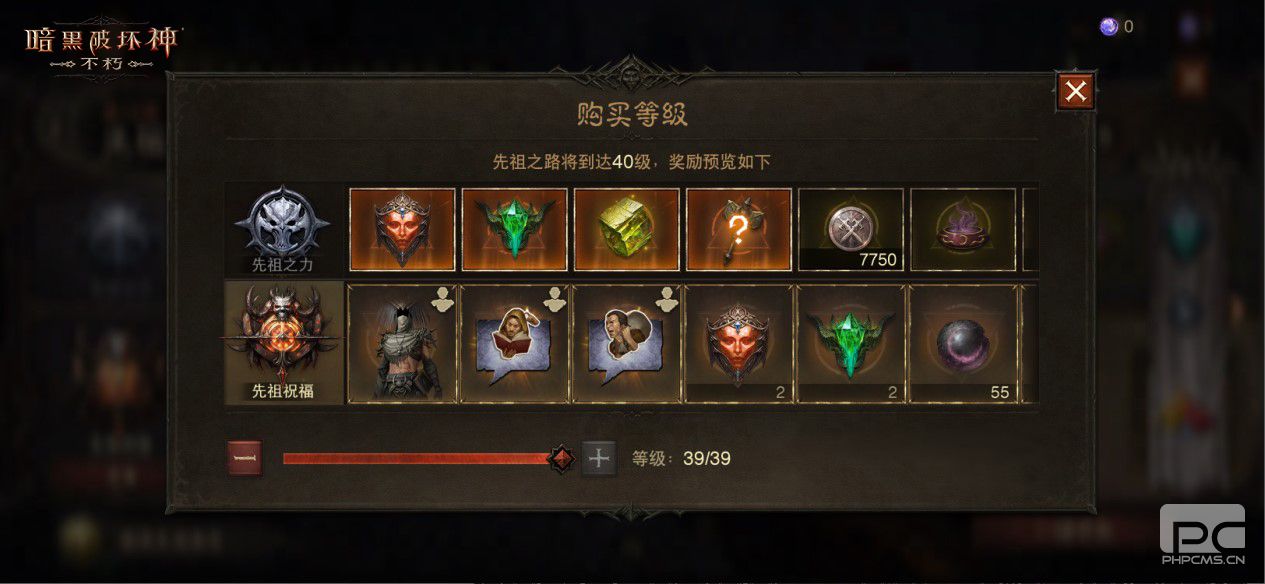The width and height of the screenshot is (1265, 584).
Task: Select the armored character cosmetic reward
Action: point(402,345)
